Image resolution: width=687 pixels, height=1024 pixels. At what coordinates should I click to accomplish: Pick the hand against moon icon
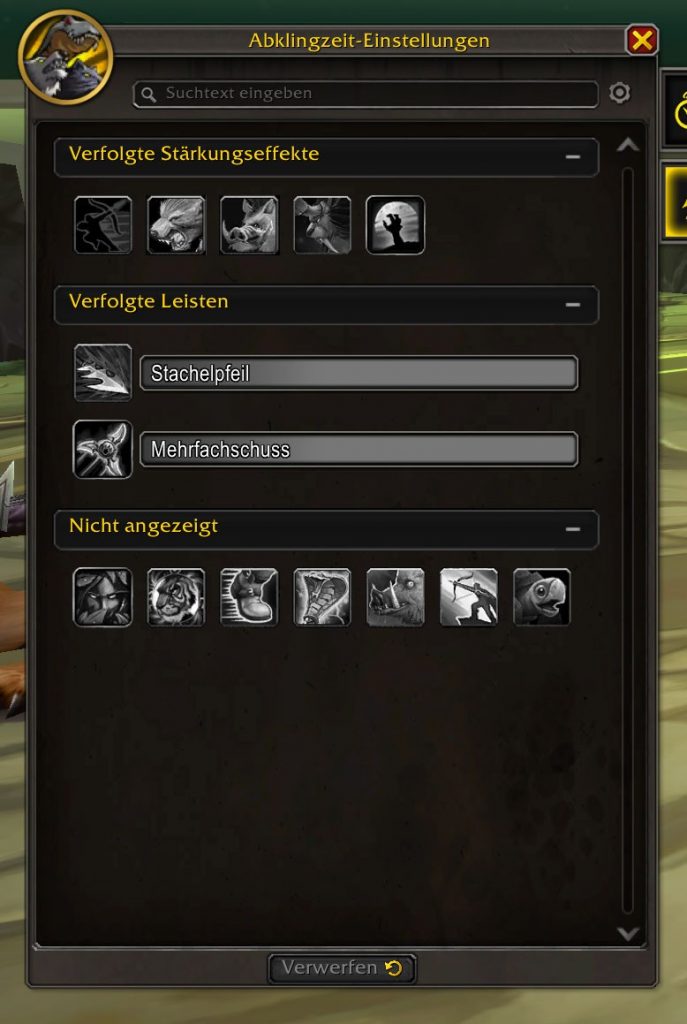395,225
